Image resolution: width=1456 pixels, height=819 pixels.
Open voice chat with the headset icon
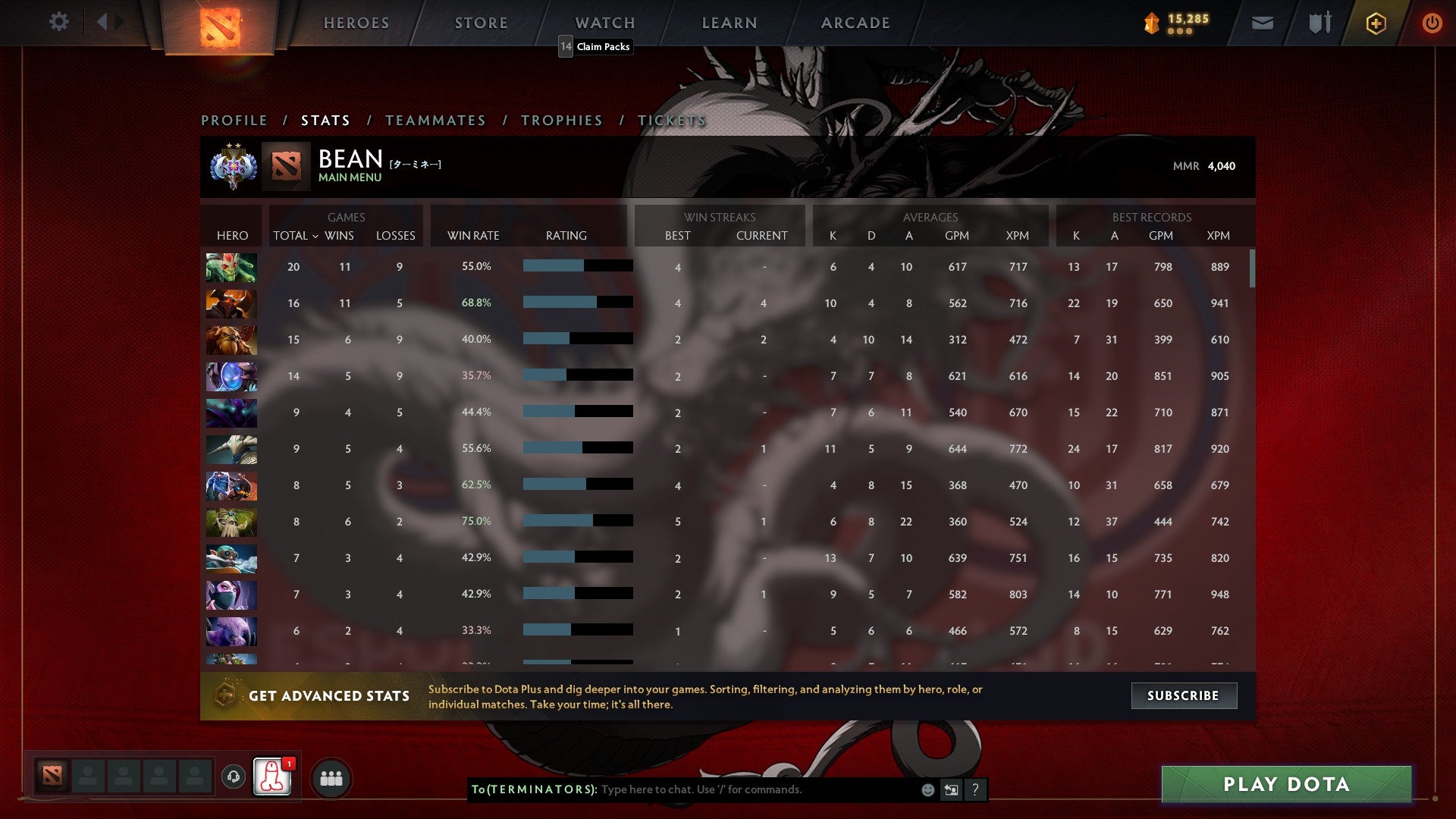pyautogui.click(x=234, y=777)
